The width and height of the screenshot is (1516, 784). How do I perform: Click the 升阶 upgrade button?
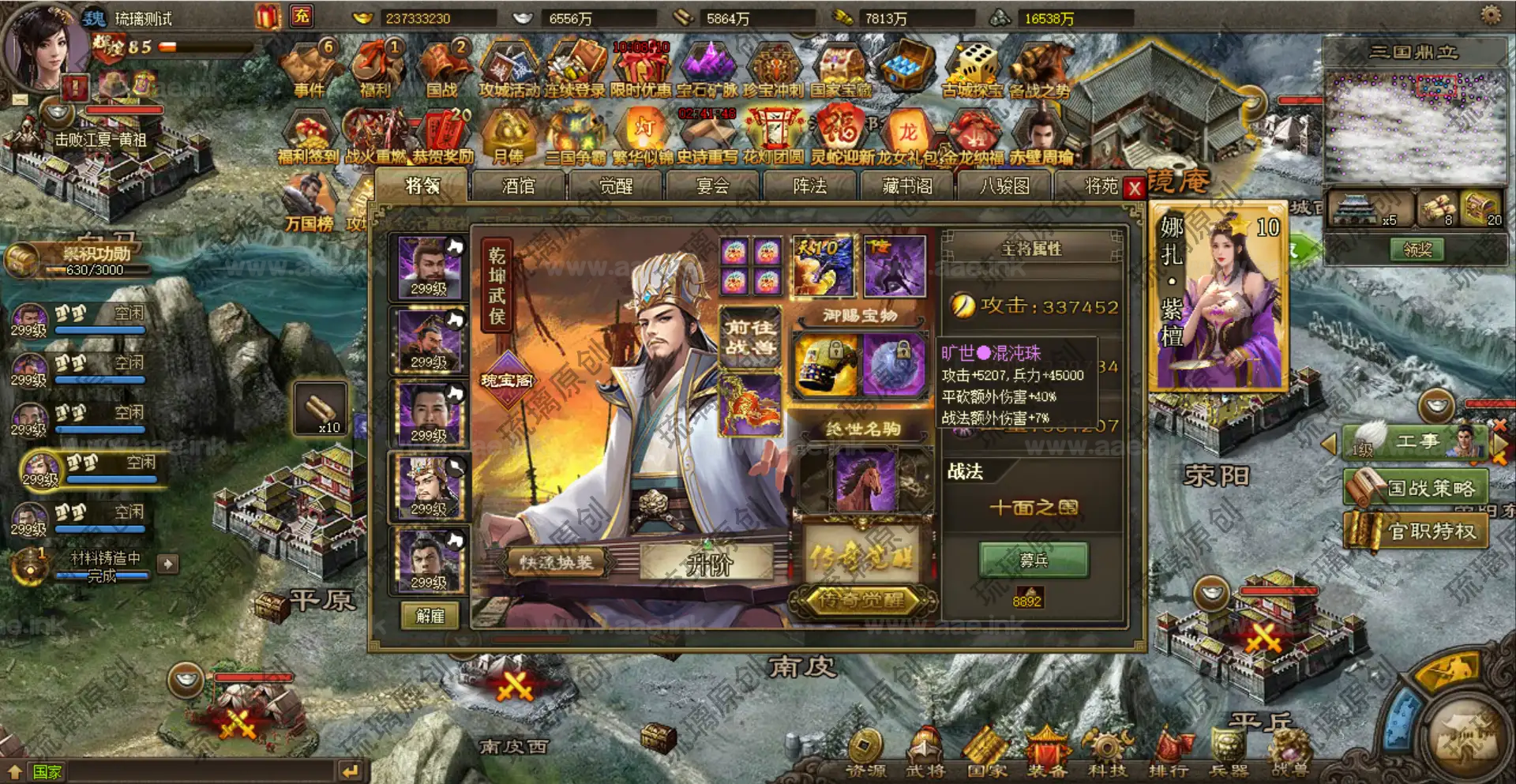707,564
